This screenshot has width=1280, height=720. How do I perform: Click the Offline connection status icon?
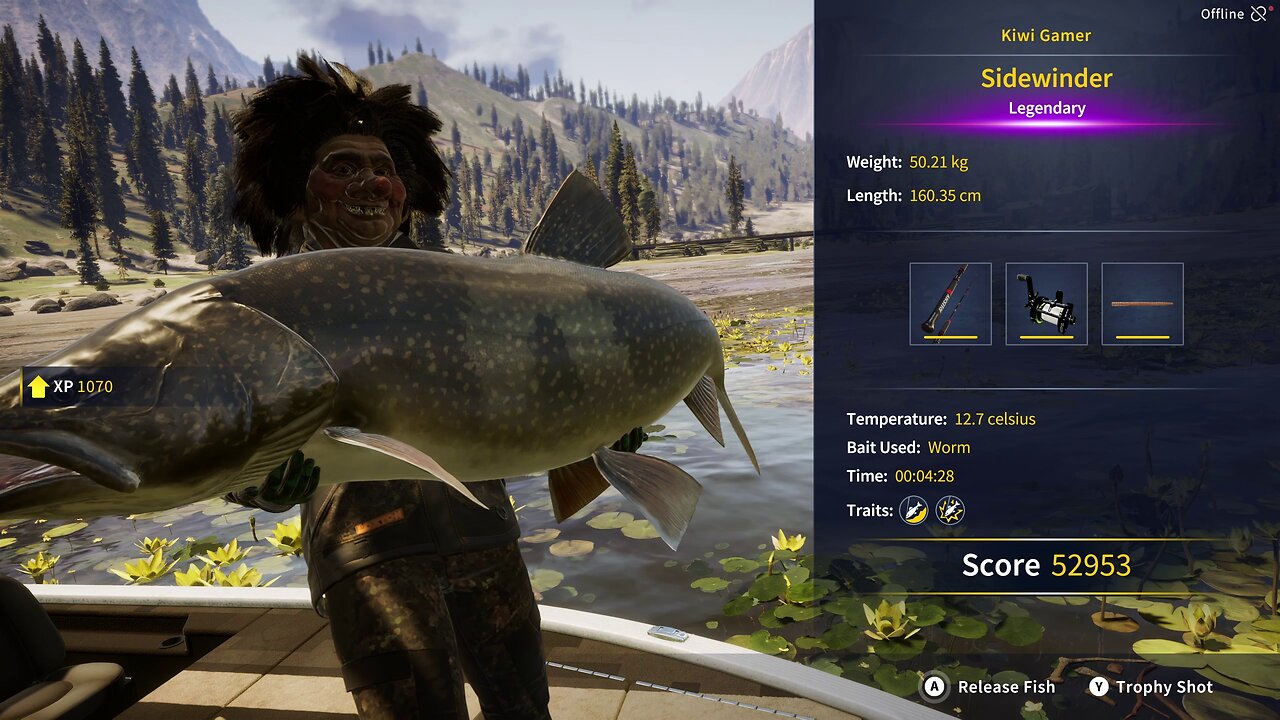tap(1258, 14)
